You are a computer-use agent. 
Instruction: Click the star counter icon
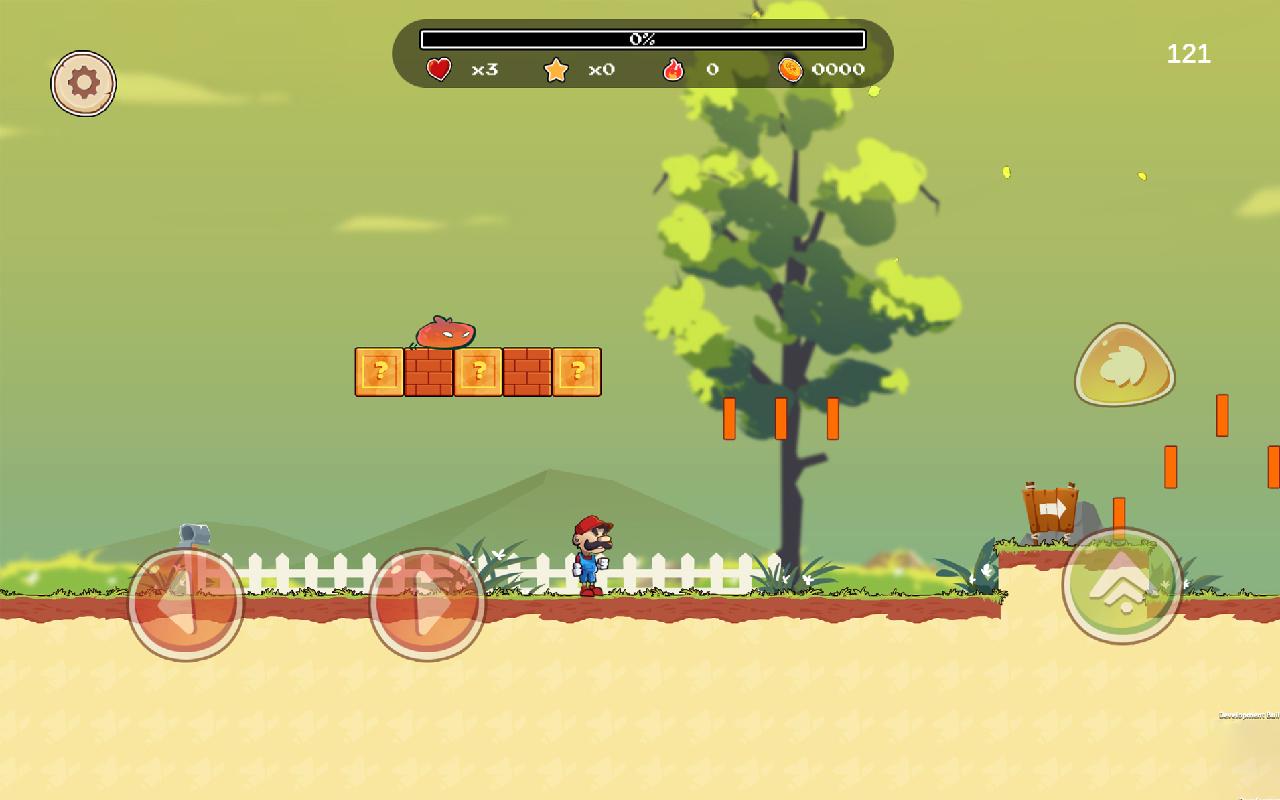pos(556,70)
